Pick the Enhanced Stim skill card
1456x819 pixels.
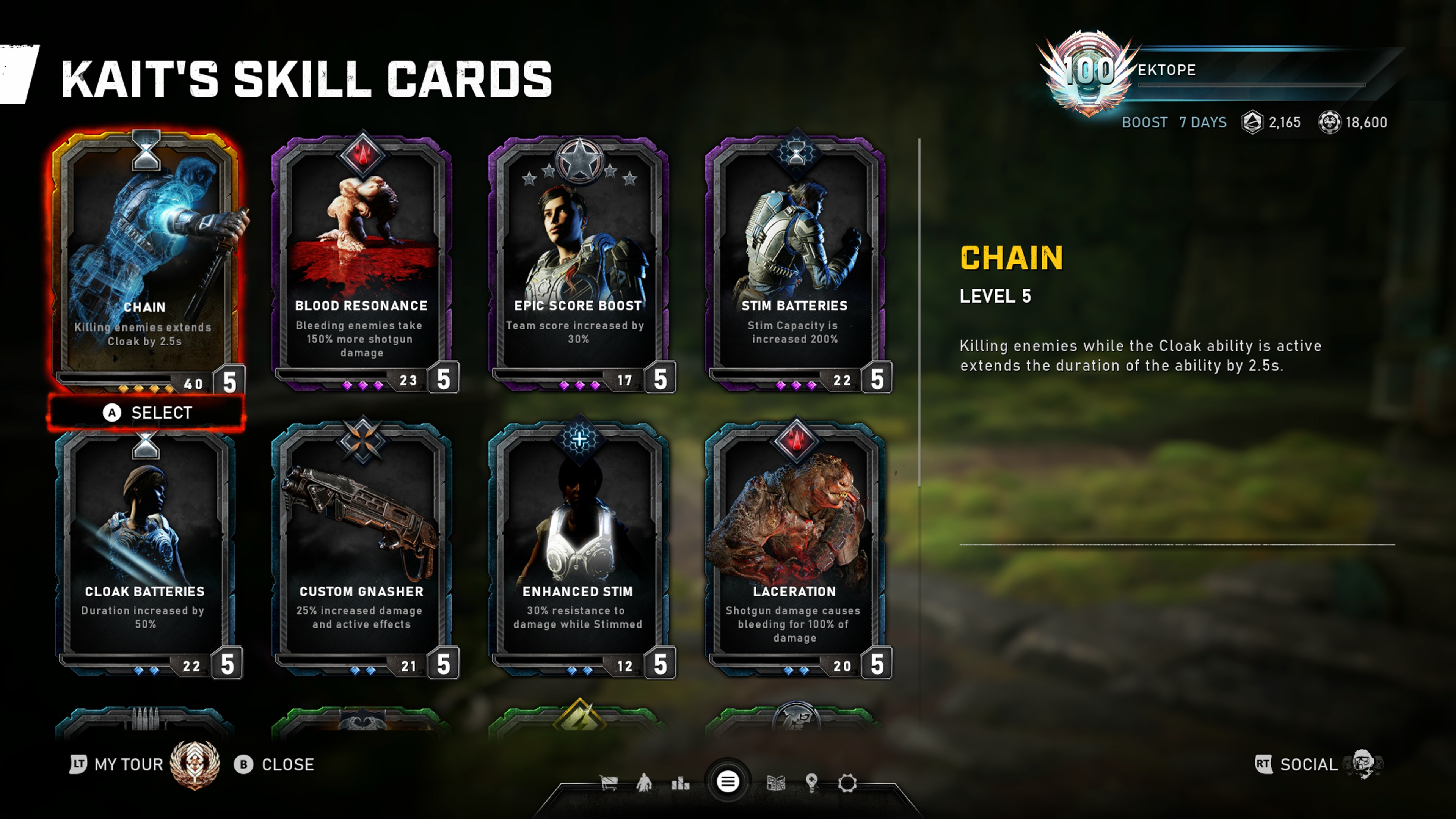point(578,548)
